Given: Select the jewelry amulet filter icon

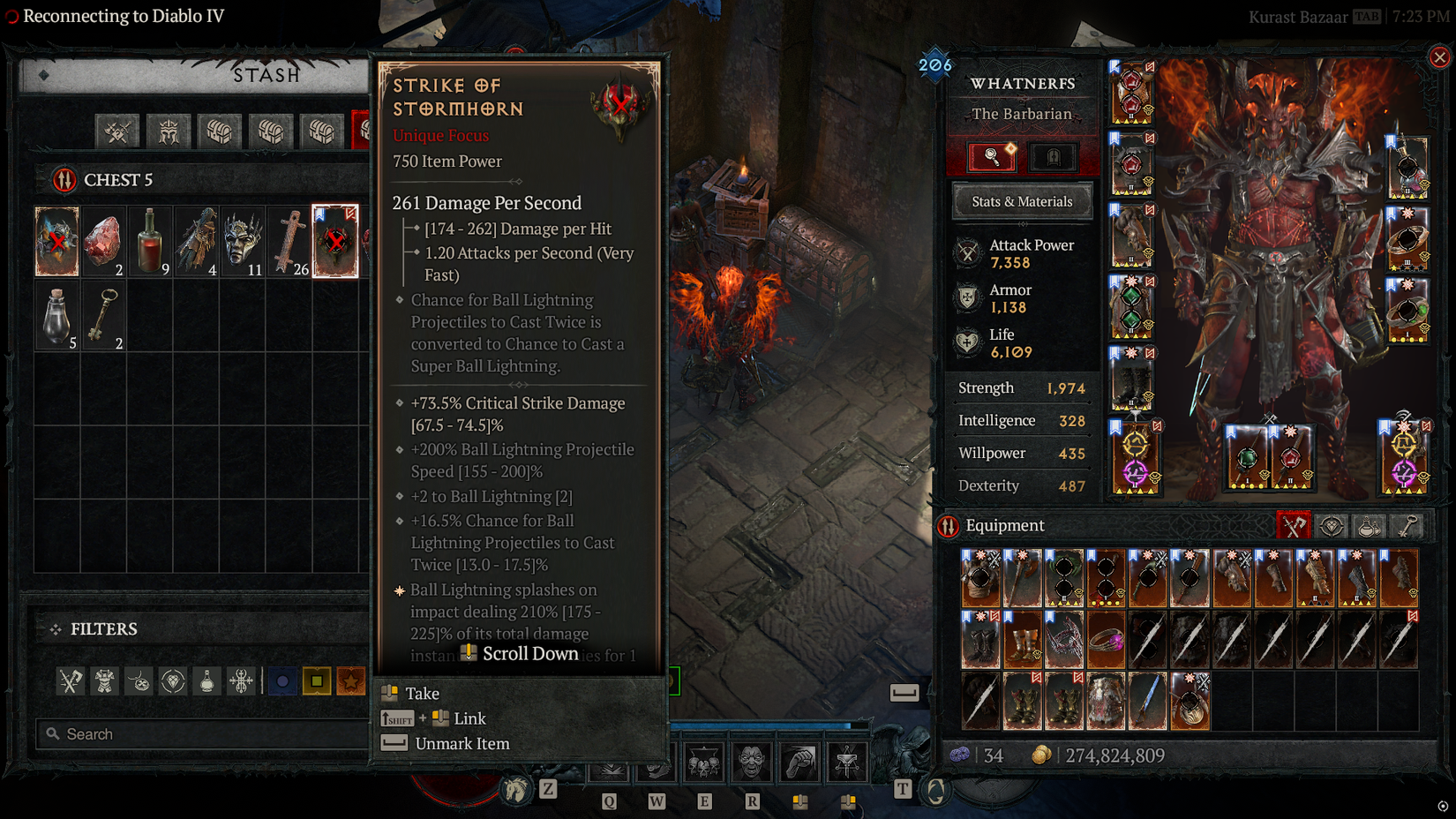Looking at the screenshot, I should pos(139,681).
